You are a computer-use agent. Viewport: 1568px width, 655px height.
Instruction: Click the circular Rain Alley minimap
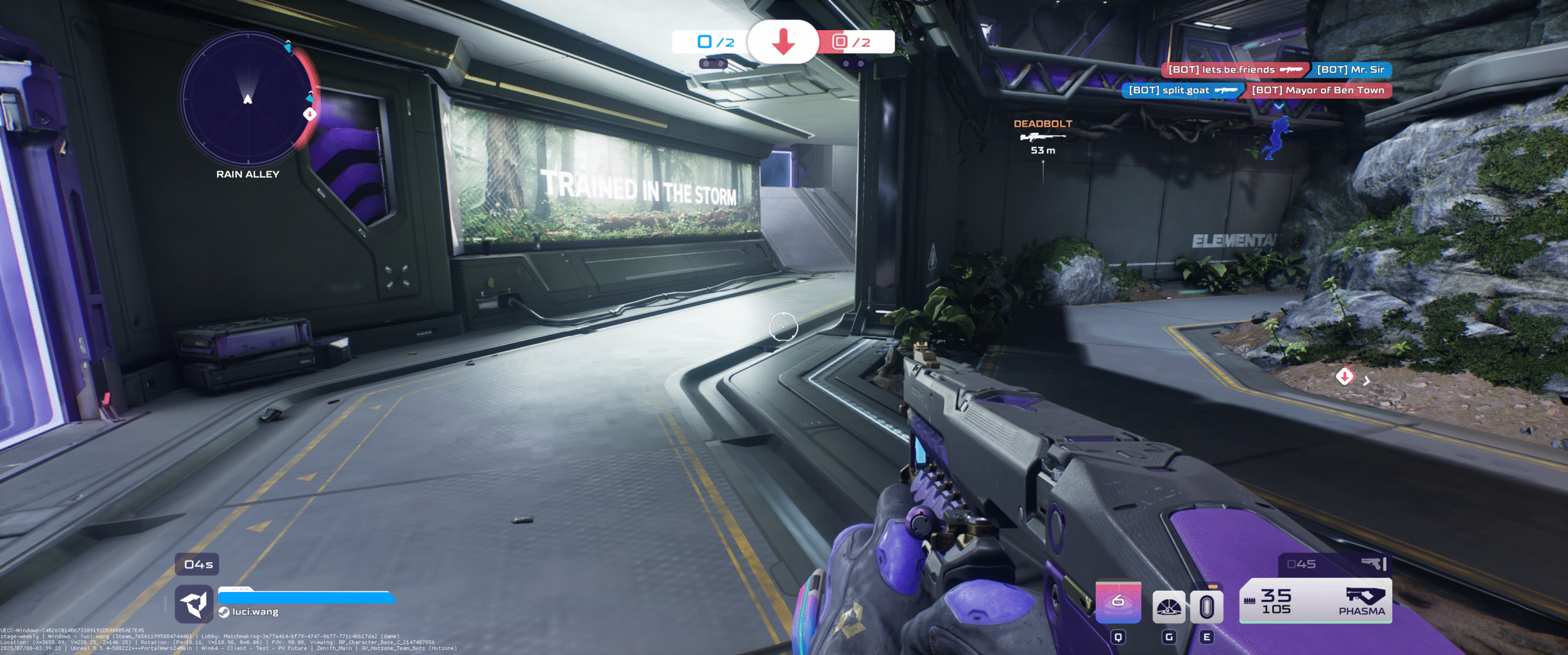(247, 99)
